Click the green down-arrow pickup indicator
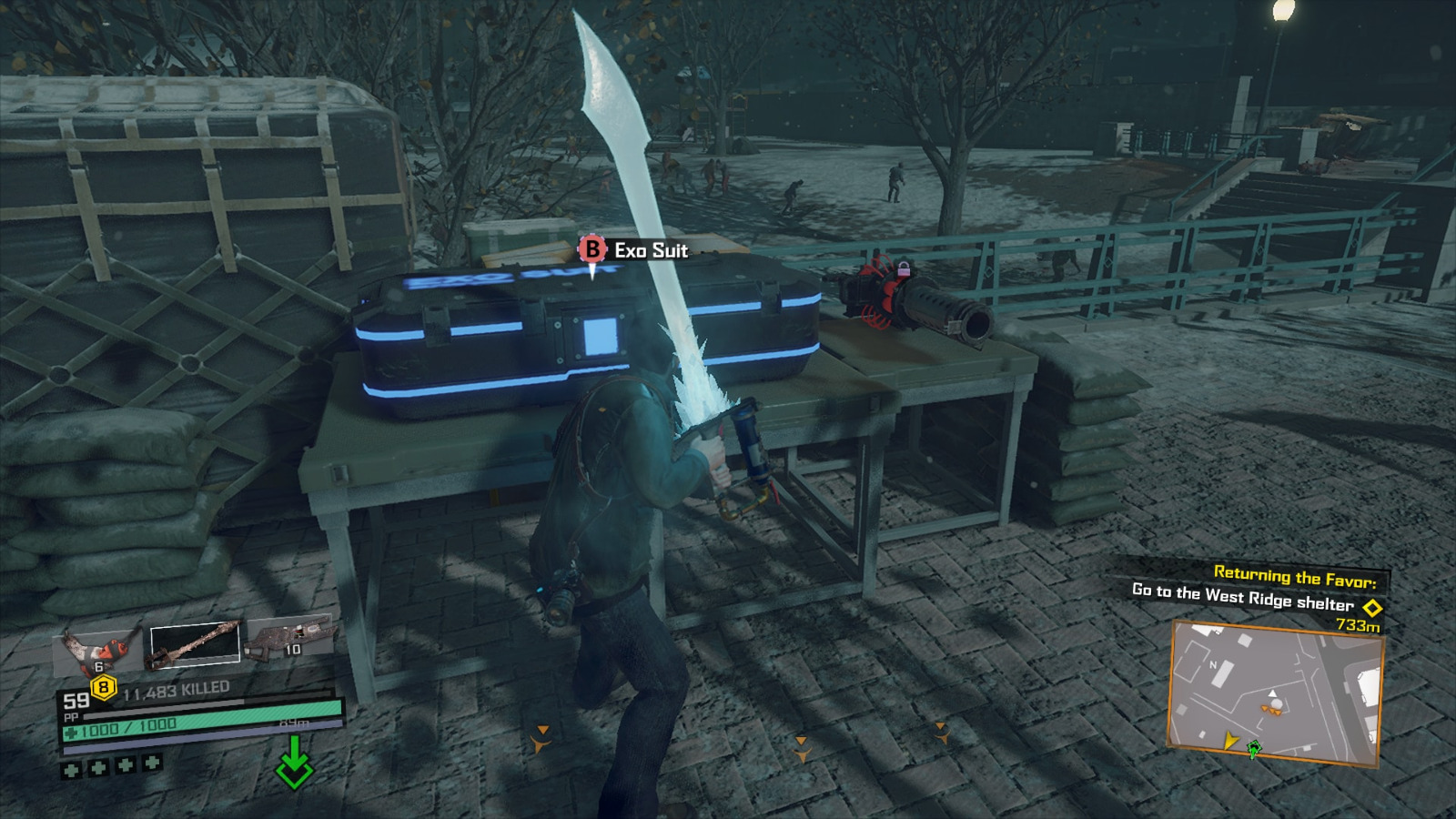Image resolution: width=1456 pixels, height=819 pixels. click(x=294, y=758)
